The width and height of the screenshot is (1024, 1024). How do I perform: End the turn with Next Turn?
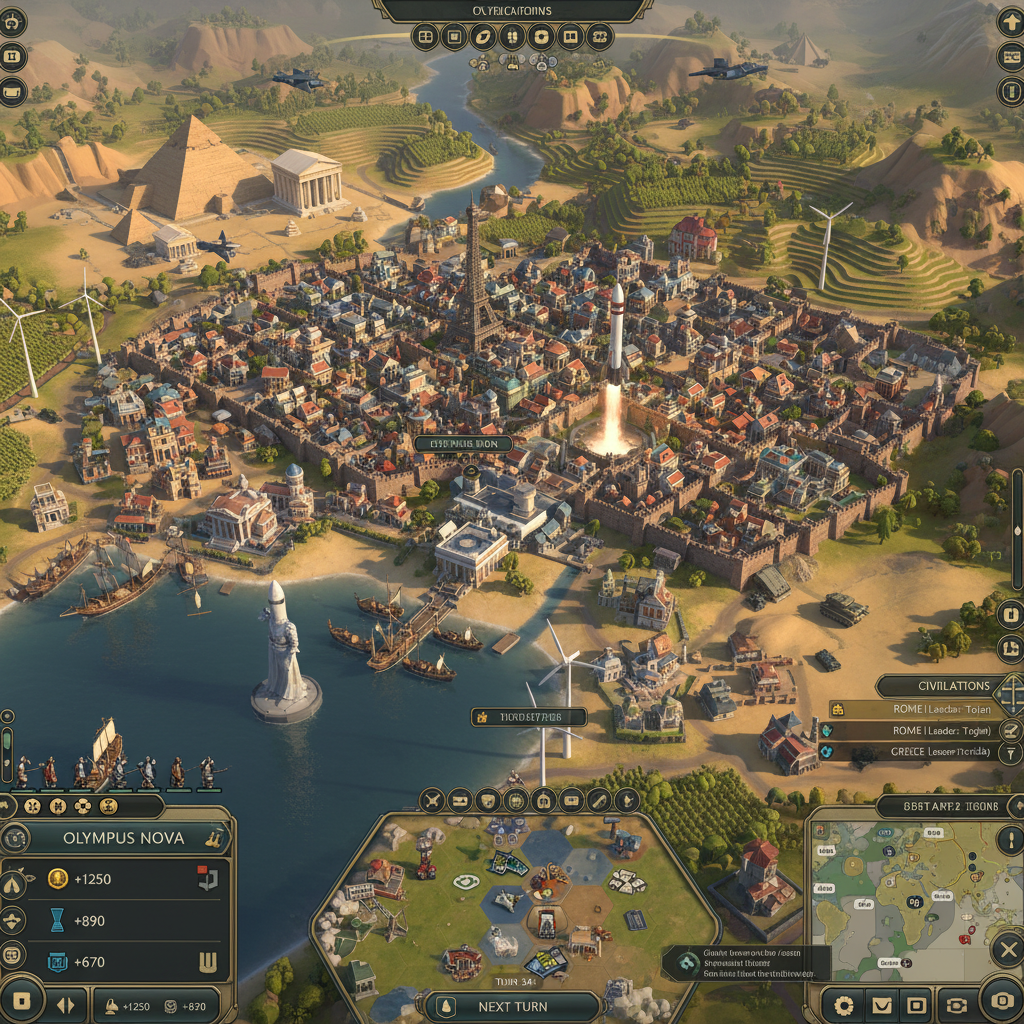click(514, 1006)
